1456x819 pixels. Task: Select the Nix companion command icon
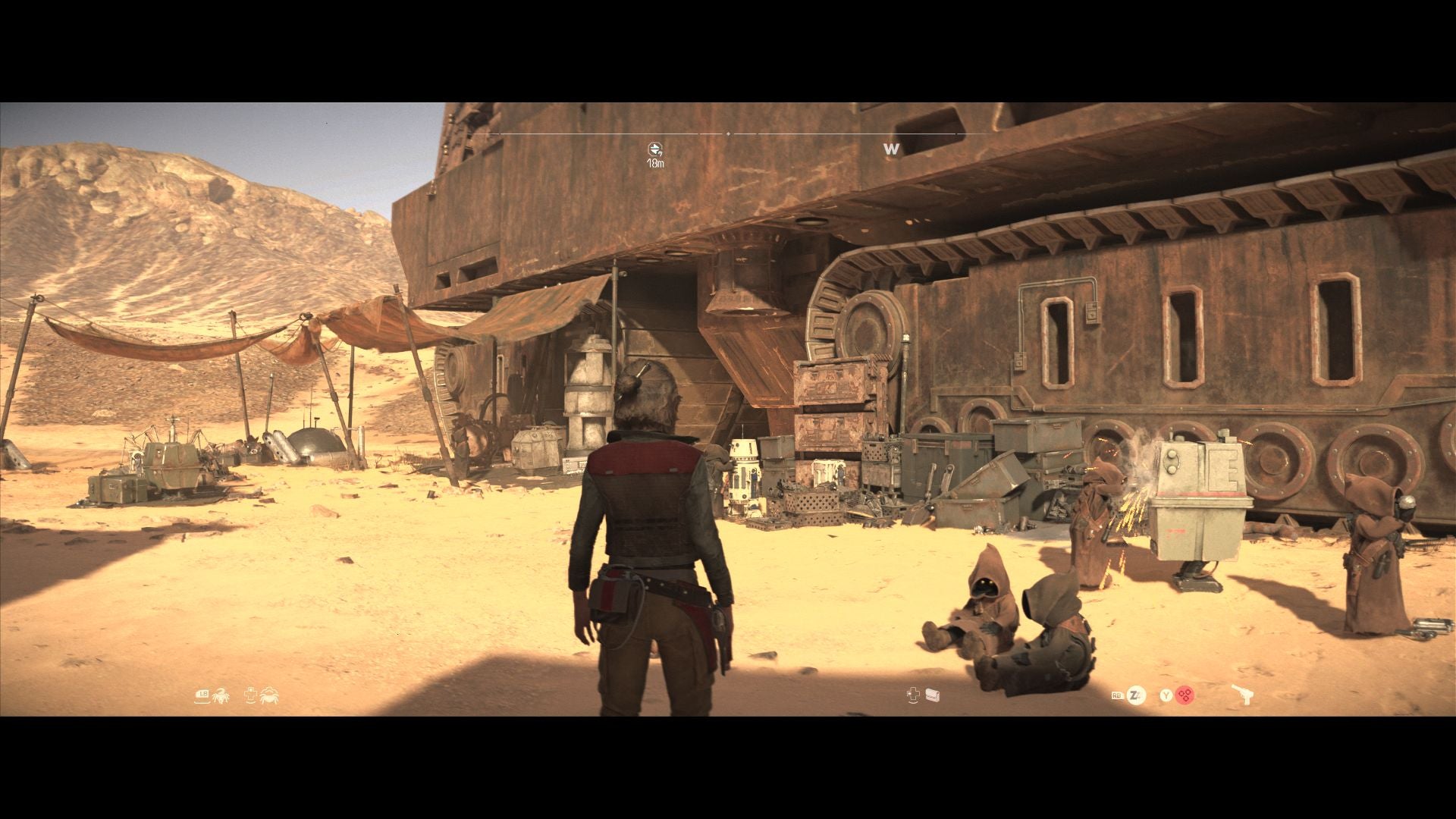221,695
